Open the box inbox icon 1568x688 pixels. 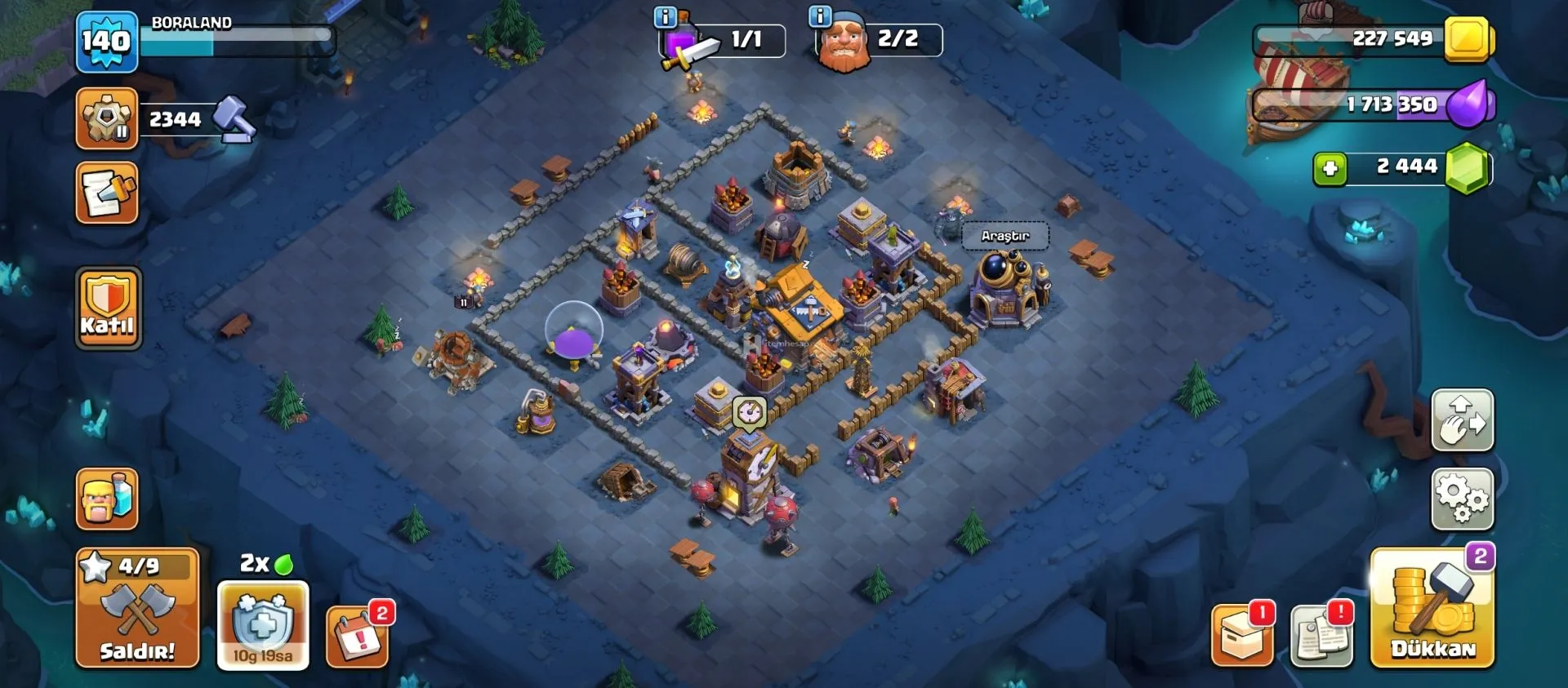point(1241,637)
